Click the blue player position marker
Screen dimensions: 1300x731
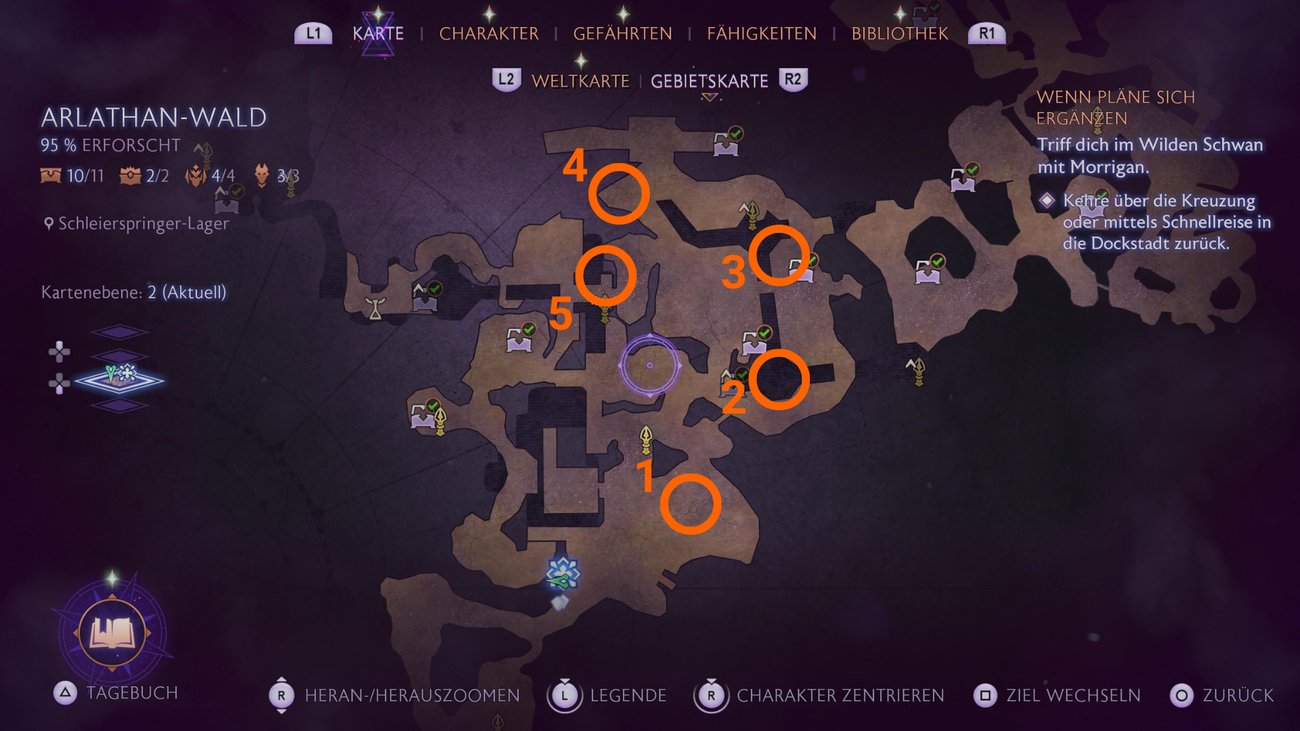(563, 574)
